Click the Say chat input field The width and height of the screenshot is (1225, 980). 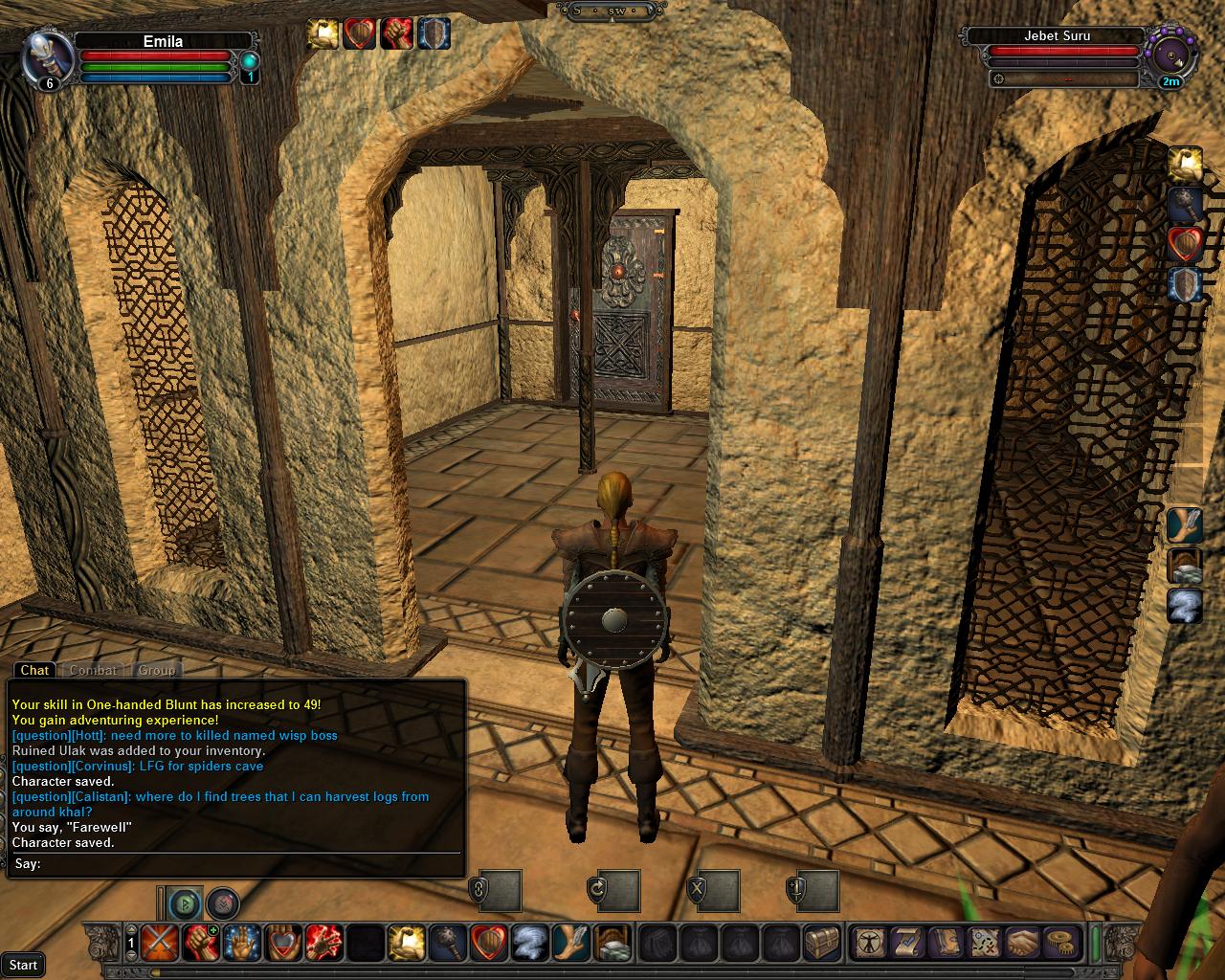coord(249,863)
